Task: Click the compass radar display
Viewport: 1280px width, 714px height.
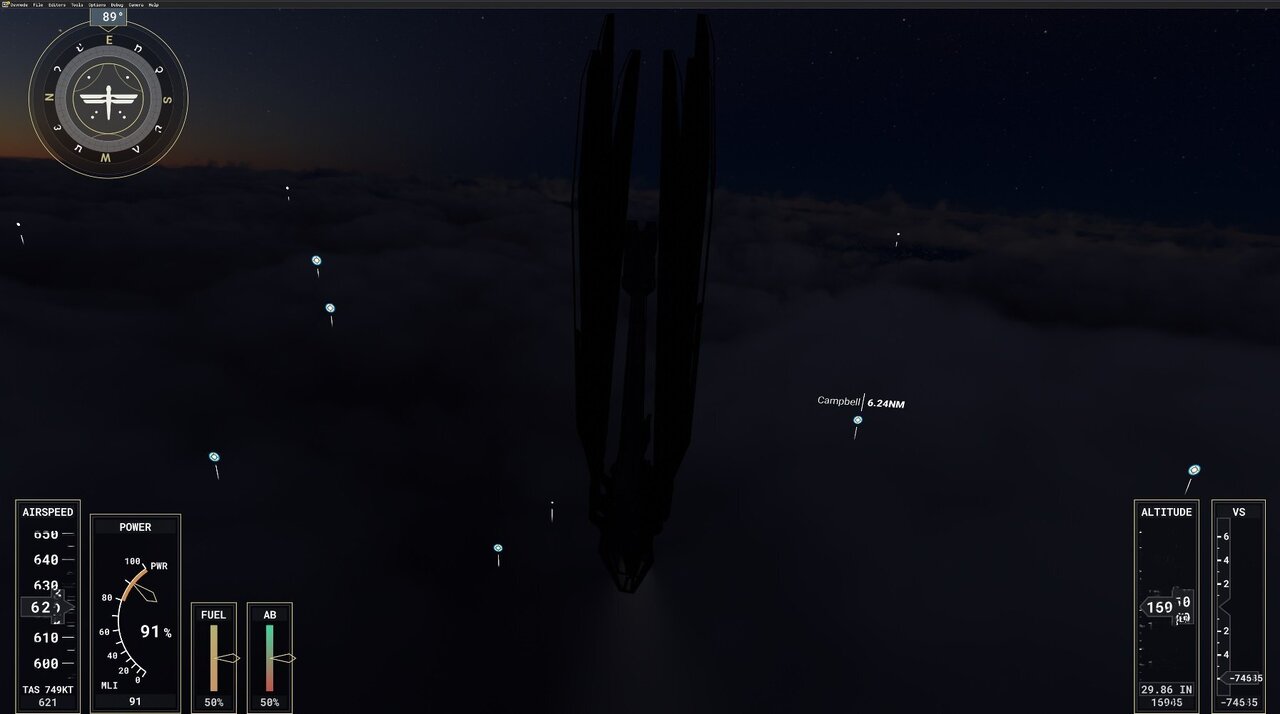Action: coord(108,99)
